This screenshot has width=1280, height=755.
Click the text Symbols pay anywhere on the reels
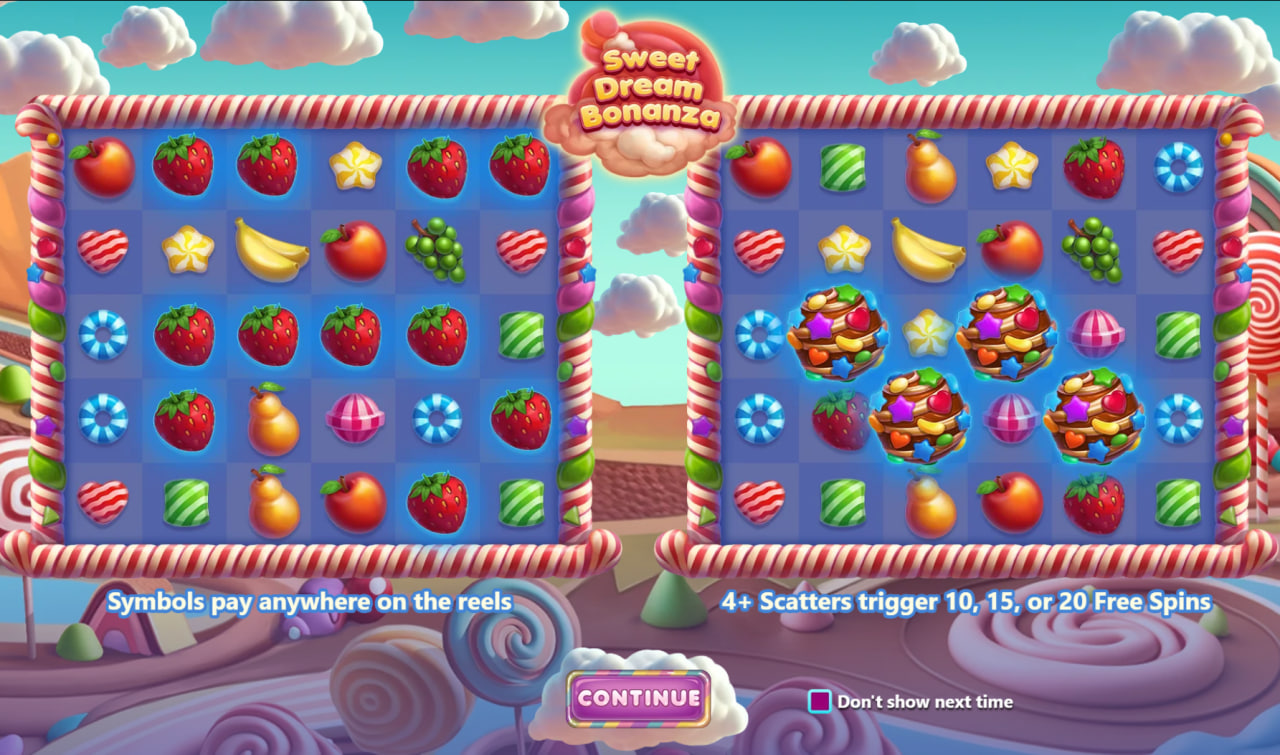[310, 602]
